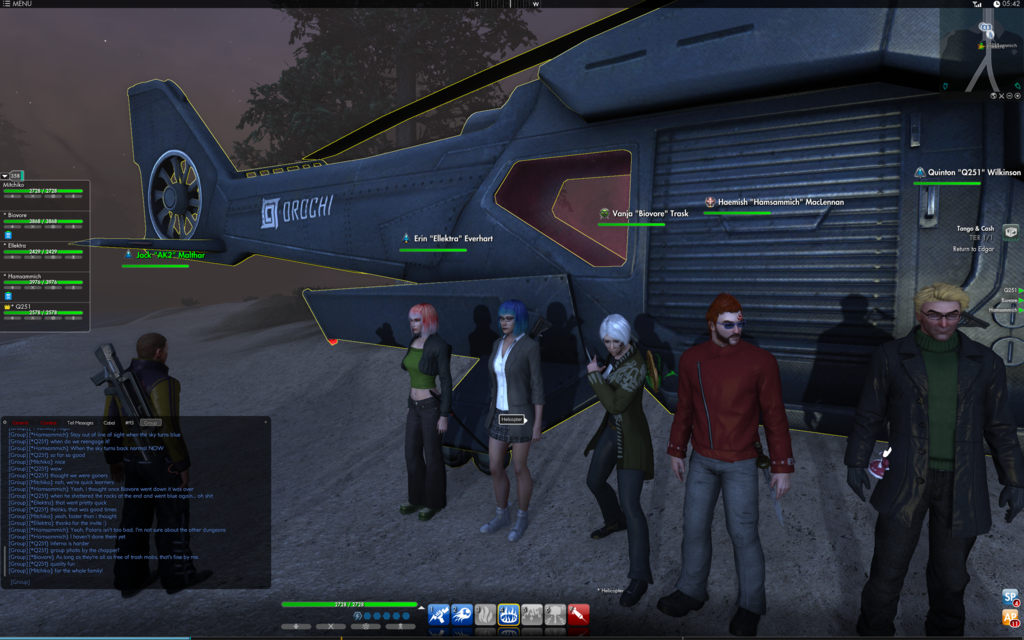
Task: Select the Group chat tab
Action: [150, 423]
